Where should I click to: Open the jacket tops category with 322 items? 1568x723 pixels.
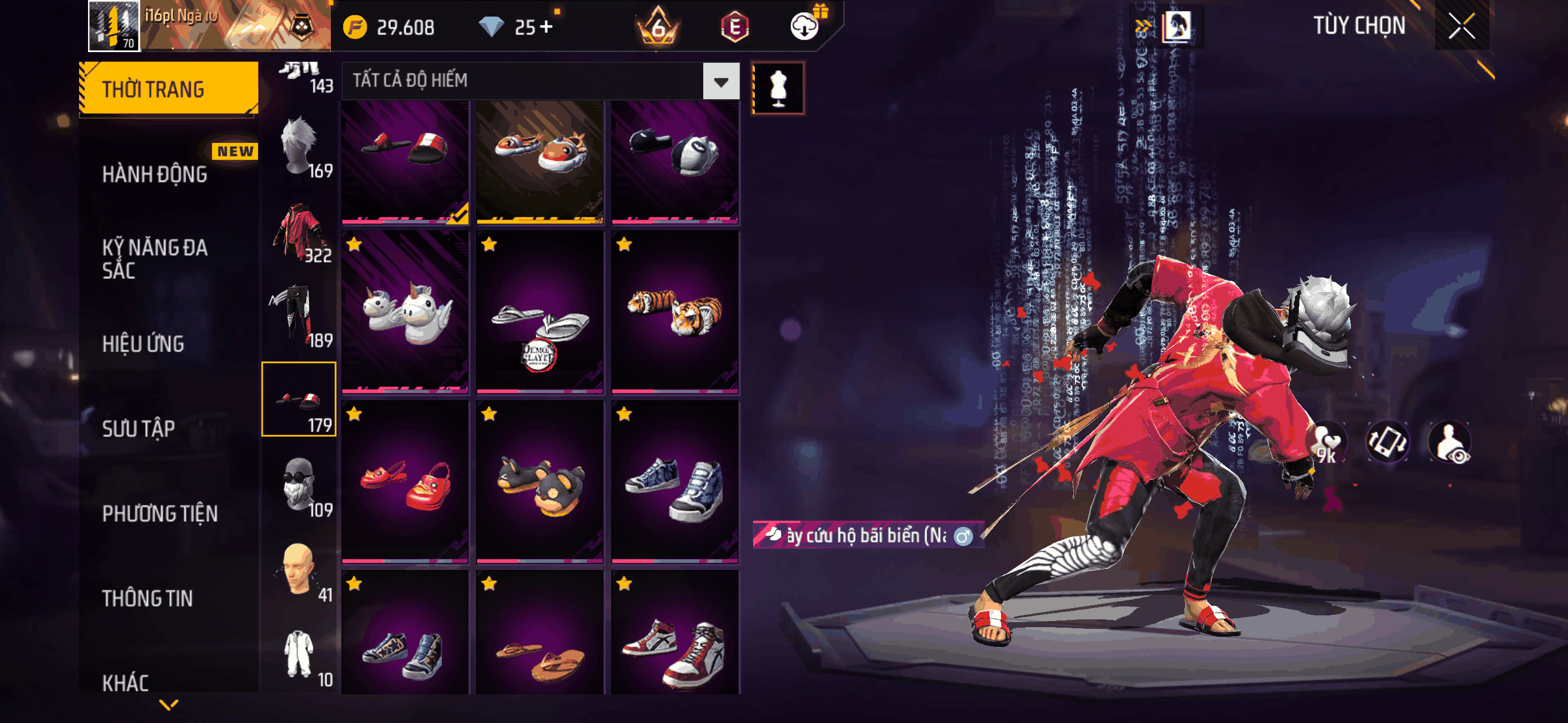[x=299, y=232]
